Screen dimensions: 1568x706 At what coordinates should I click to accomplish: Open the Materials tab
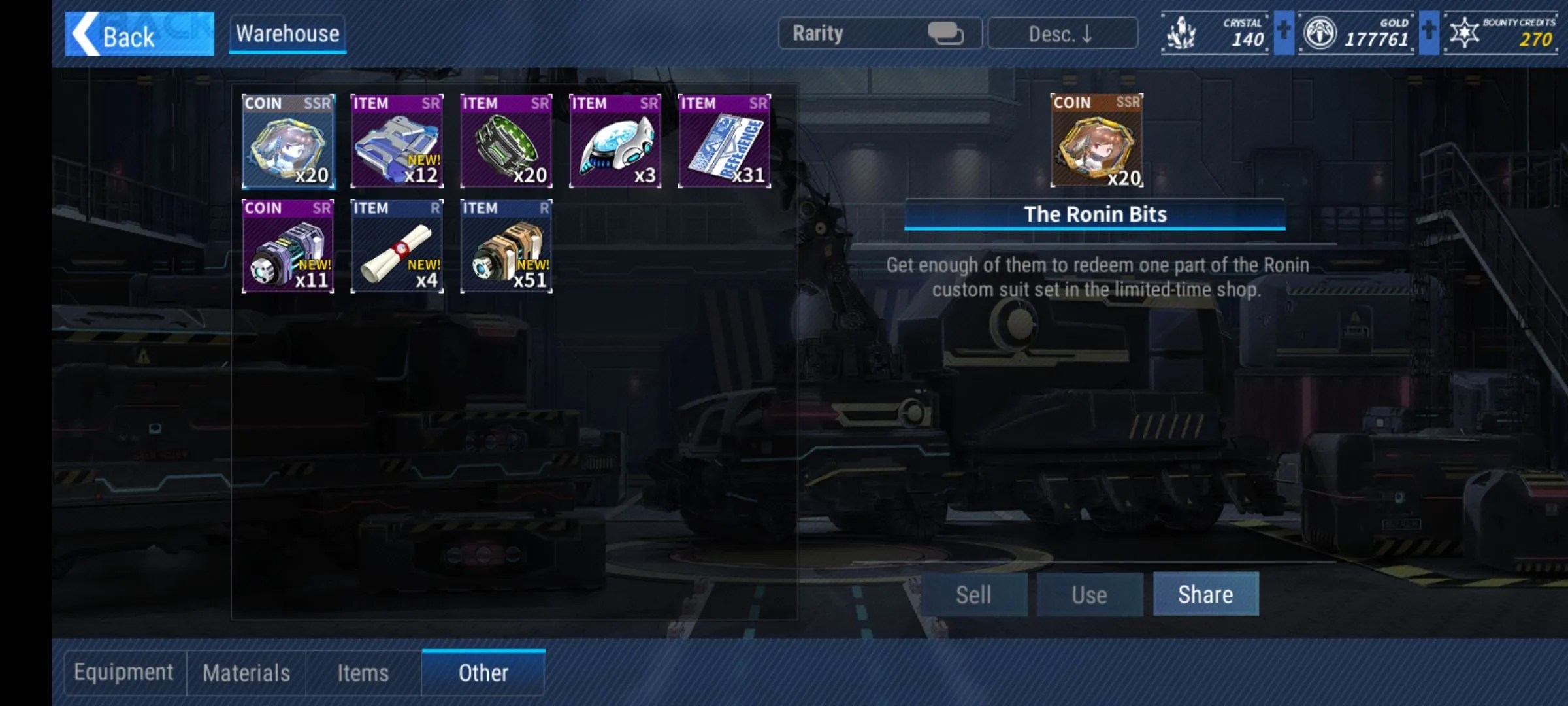[246, 673]
